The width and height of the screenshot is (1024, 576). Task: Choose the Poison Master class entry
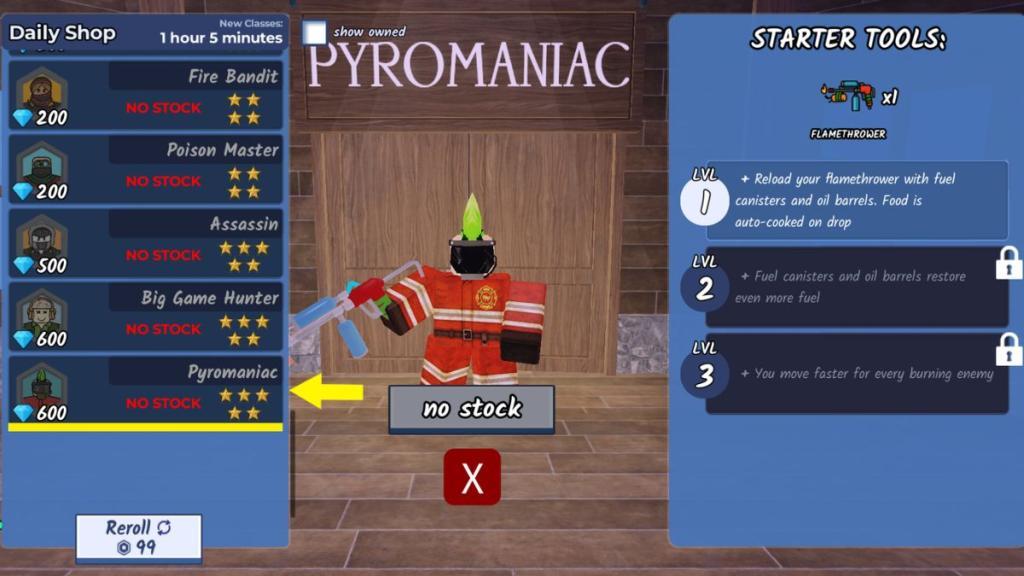click(x=146, y=170)
